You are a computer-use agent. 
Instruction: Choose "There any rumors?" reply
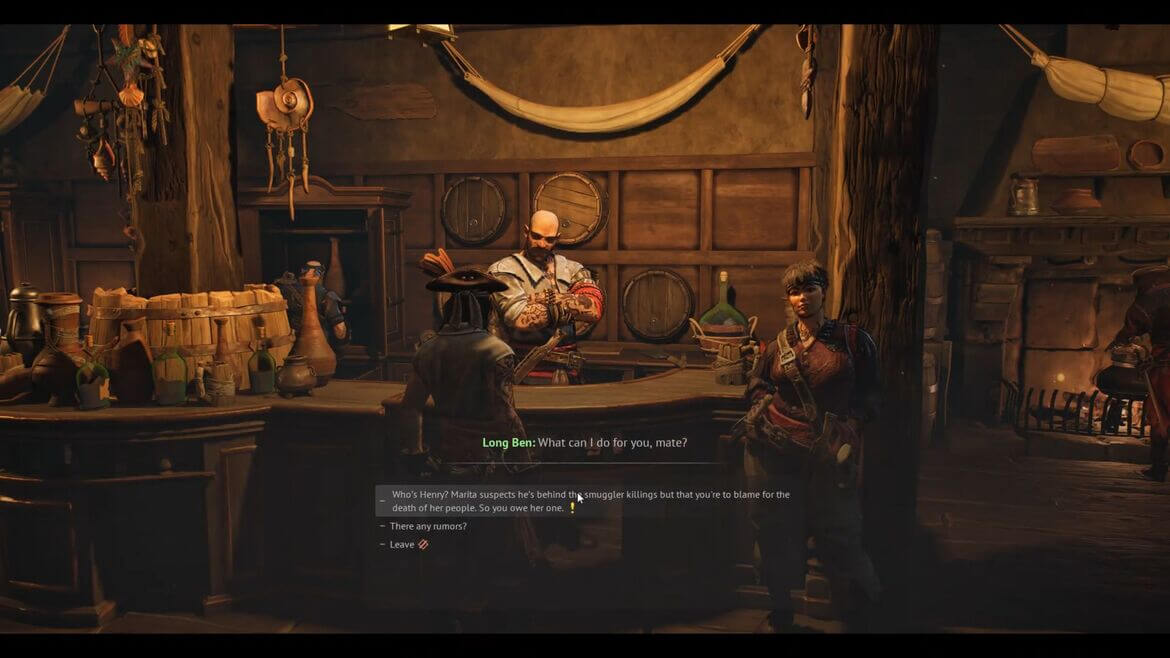tap(428, 526)
